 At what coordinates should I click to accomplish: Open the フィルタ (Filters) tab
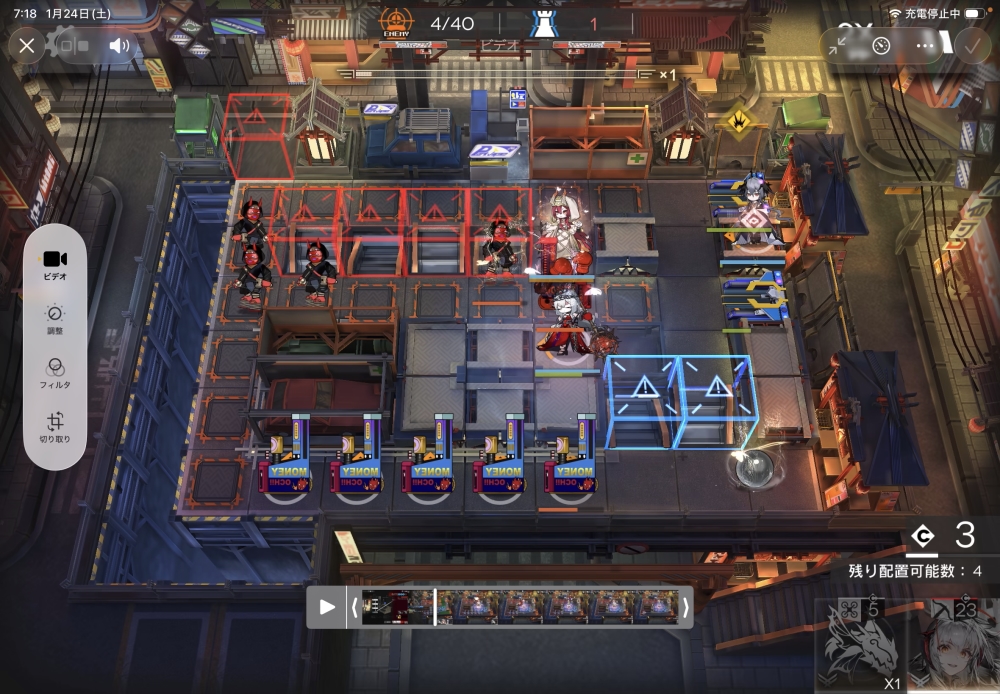(x=55, y=373)
